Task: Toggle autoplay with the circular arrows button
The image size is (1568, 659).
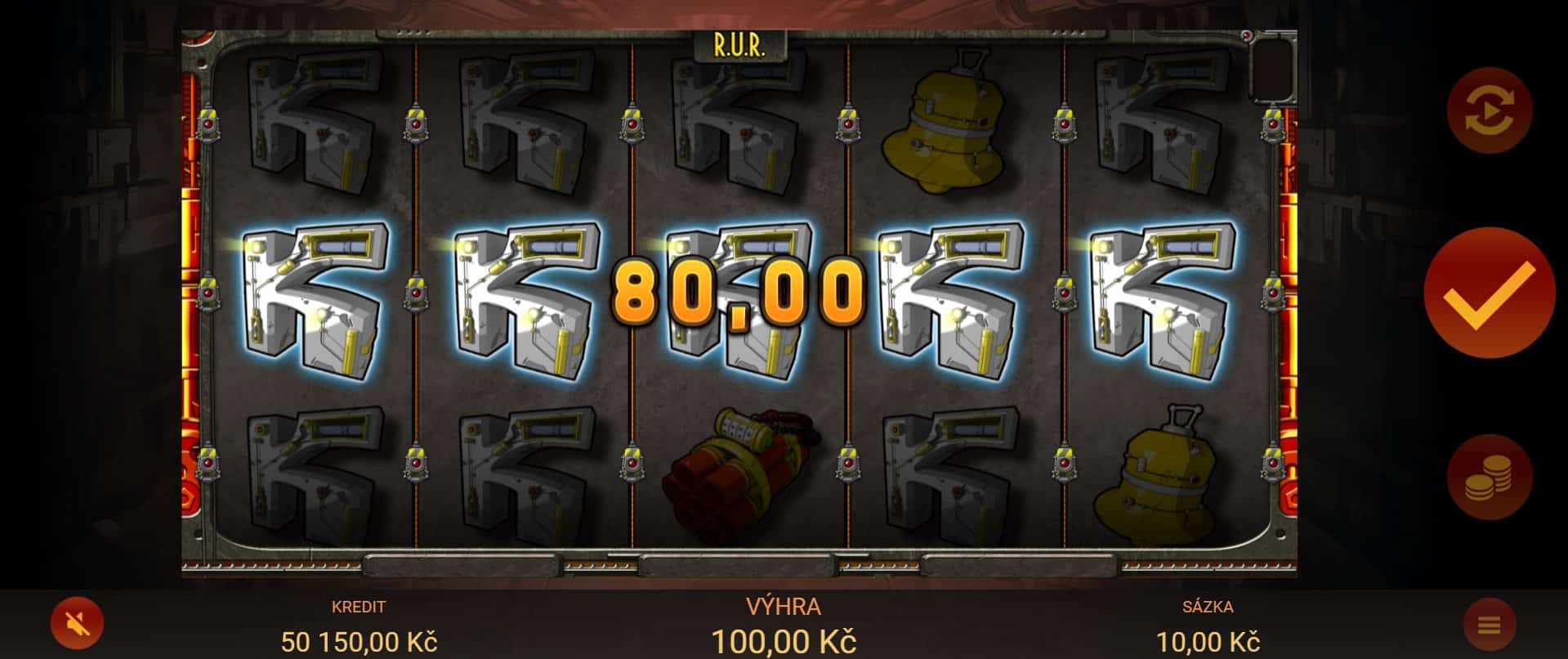Action: 1489,111
